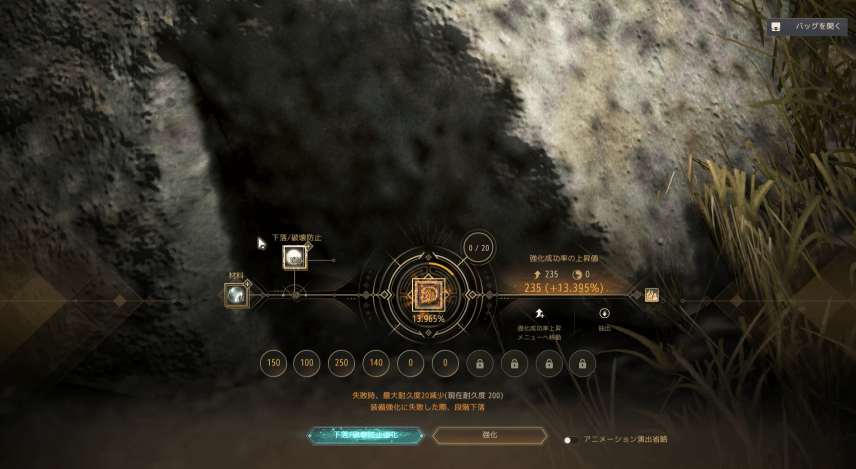Open the bag with バッグを開く
This screenshot has width=856, height=469.
pyautogui.click(x=807, y=27)
